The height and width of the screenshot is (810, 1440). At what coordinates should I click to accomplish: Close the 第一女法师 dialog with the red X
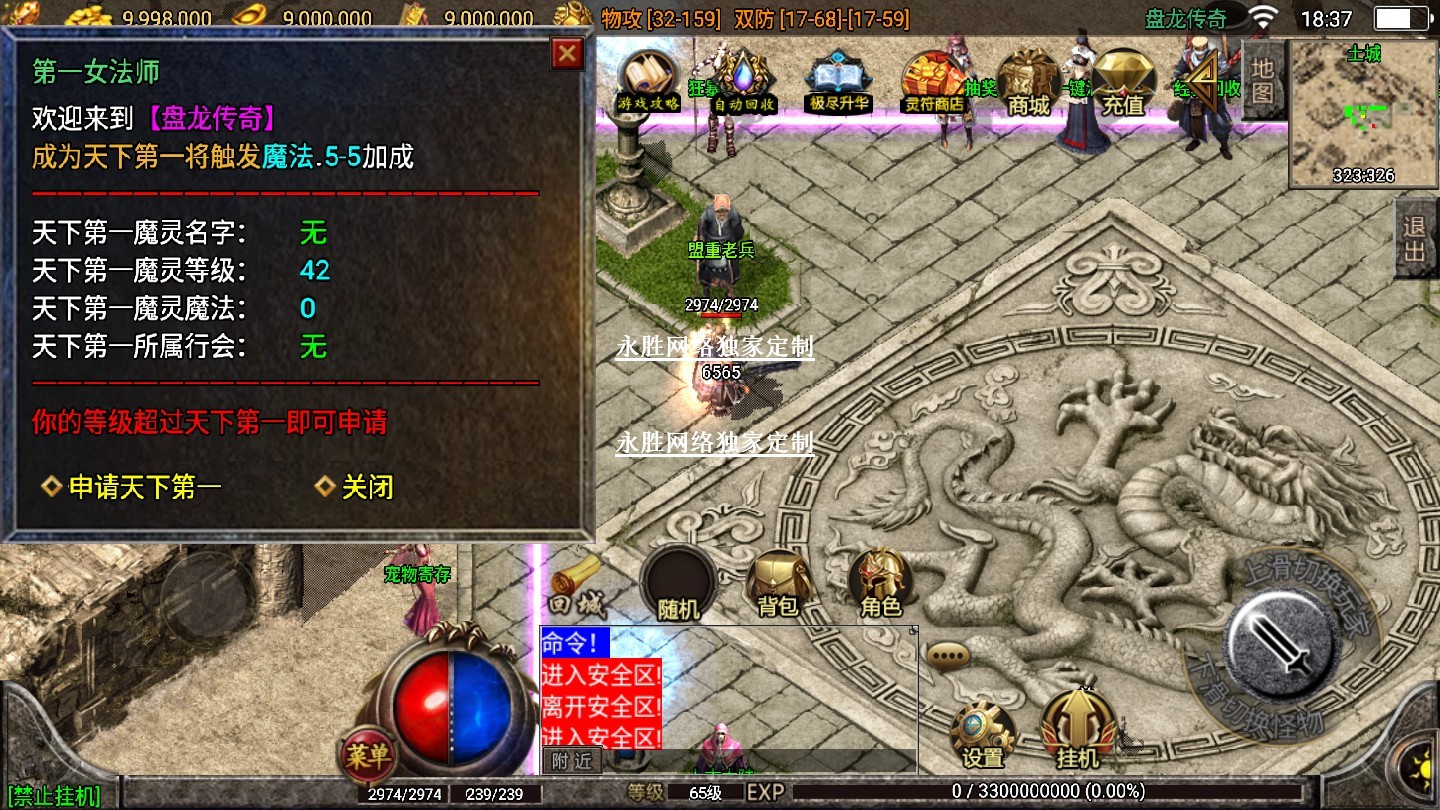568,53
